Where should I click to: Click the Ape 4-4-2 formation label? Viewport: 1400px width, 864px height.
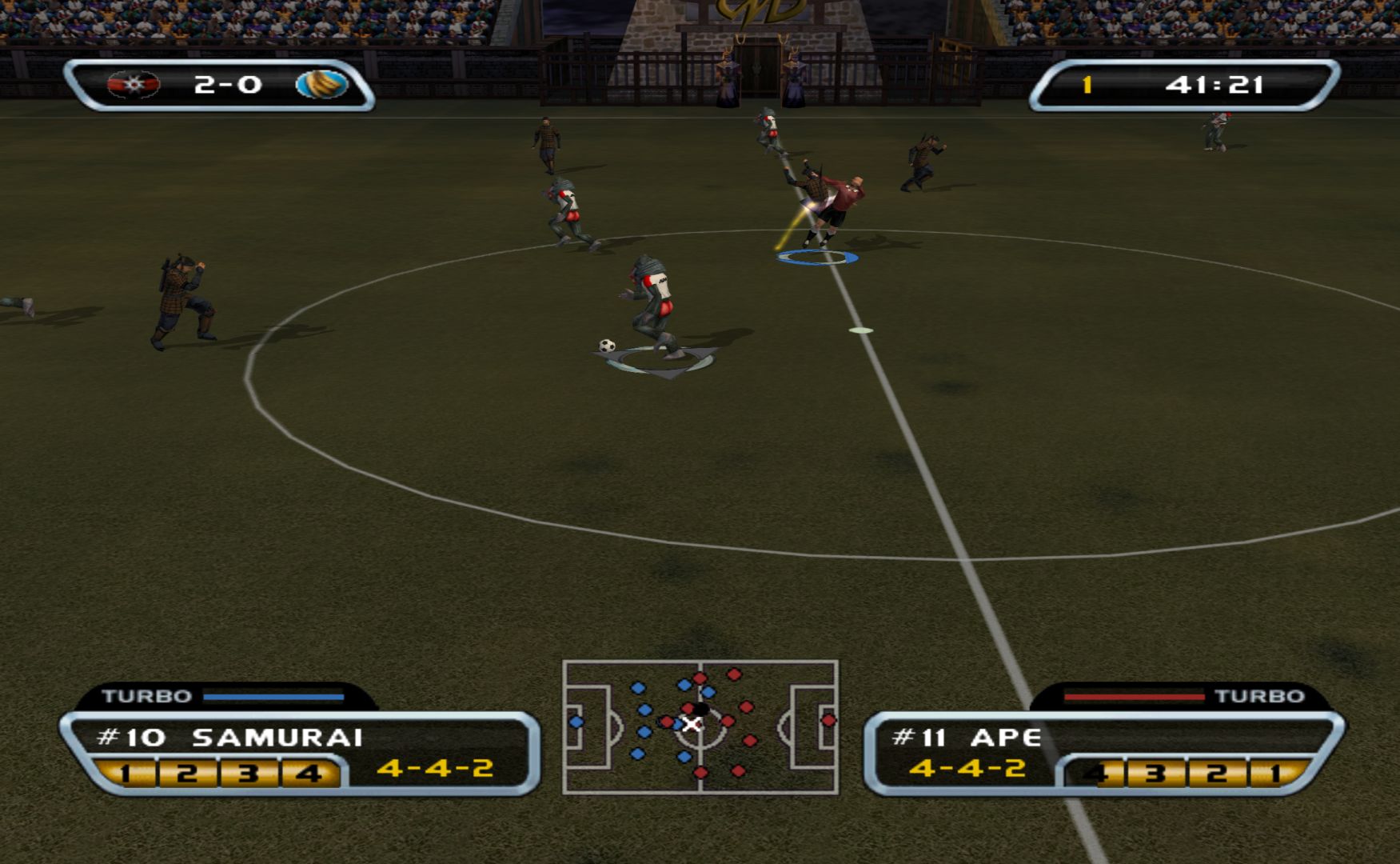[x=967, y=769]
